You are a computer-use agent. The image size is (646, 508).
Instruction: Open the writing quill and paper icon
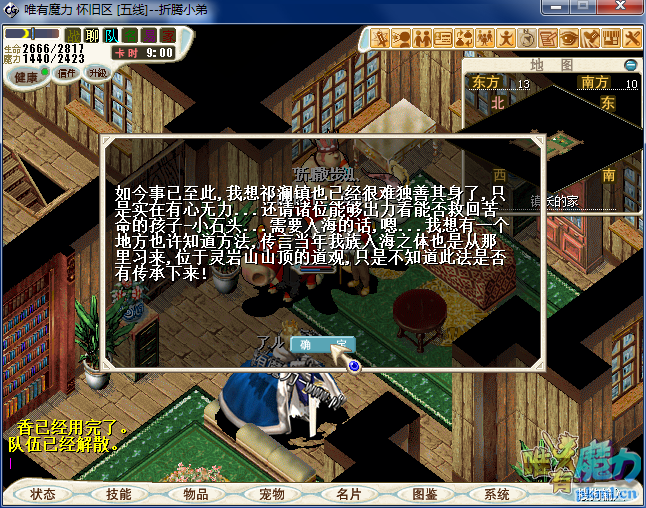[x=548, y=39]
